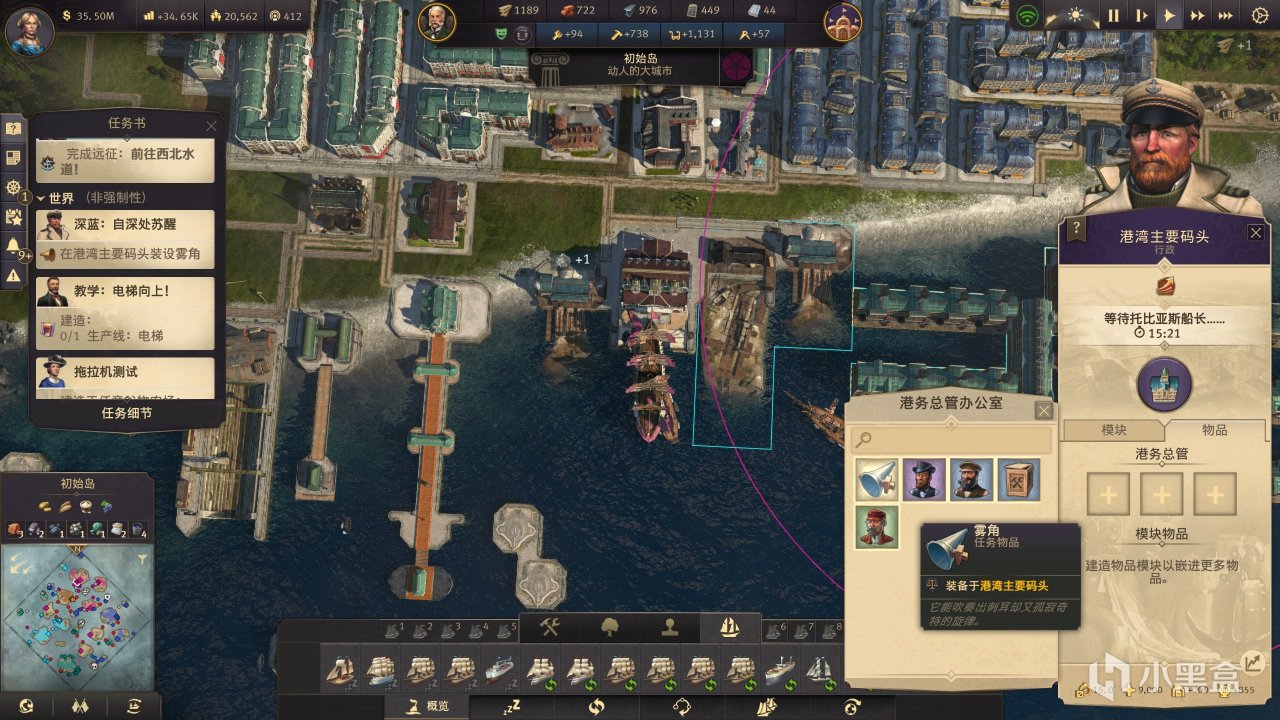The height and width of the screenshot is (720, 1280).
Task: Open the notifications bell icon
Action: (x=13, y=246)
